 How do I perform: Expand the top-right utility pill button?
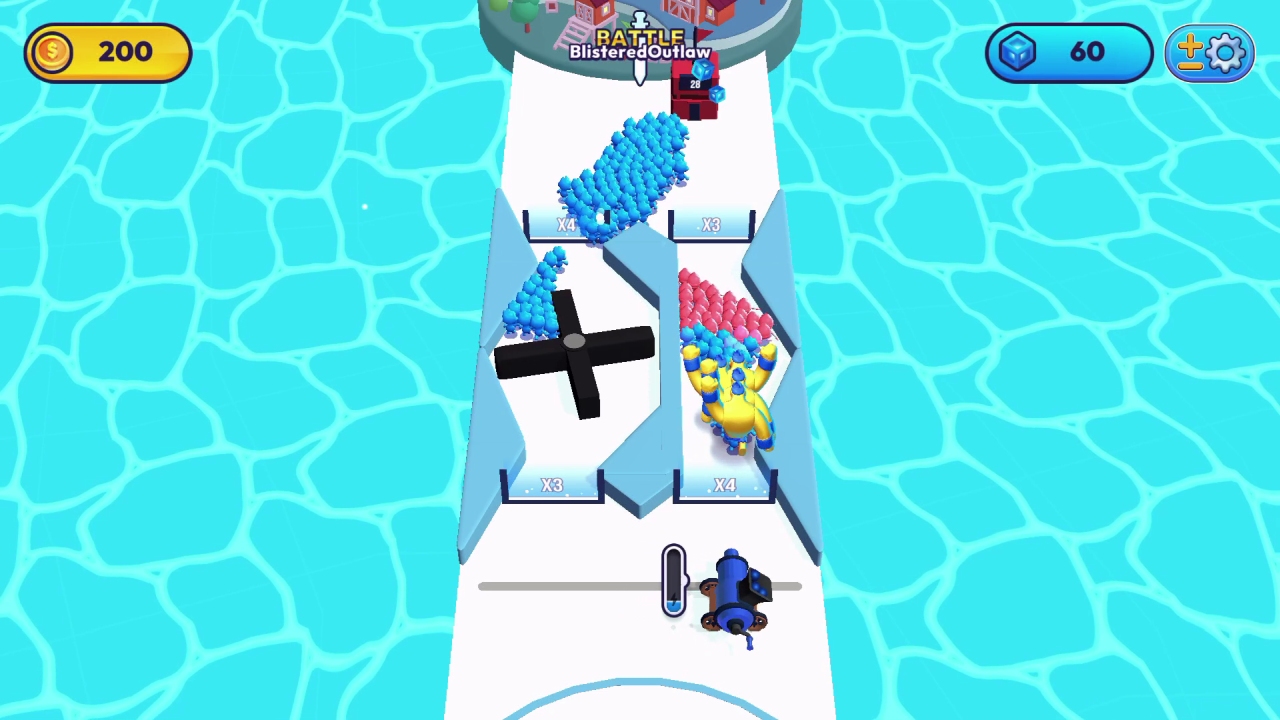pyautogui.click(x=1210, y=52)
